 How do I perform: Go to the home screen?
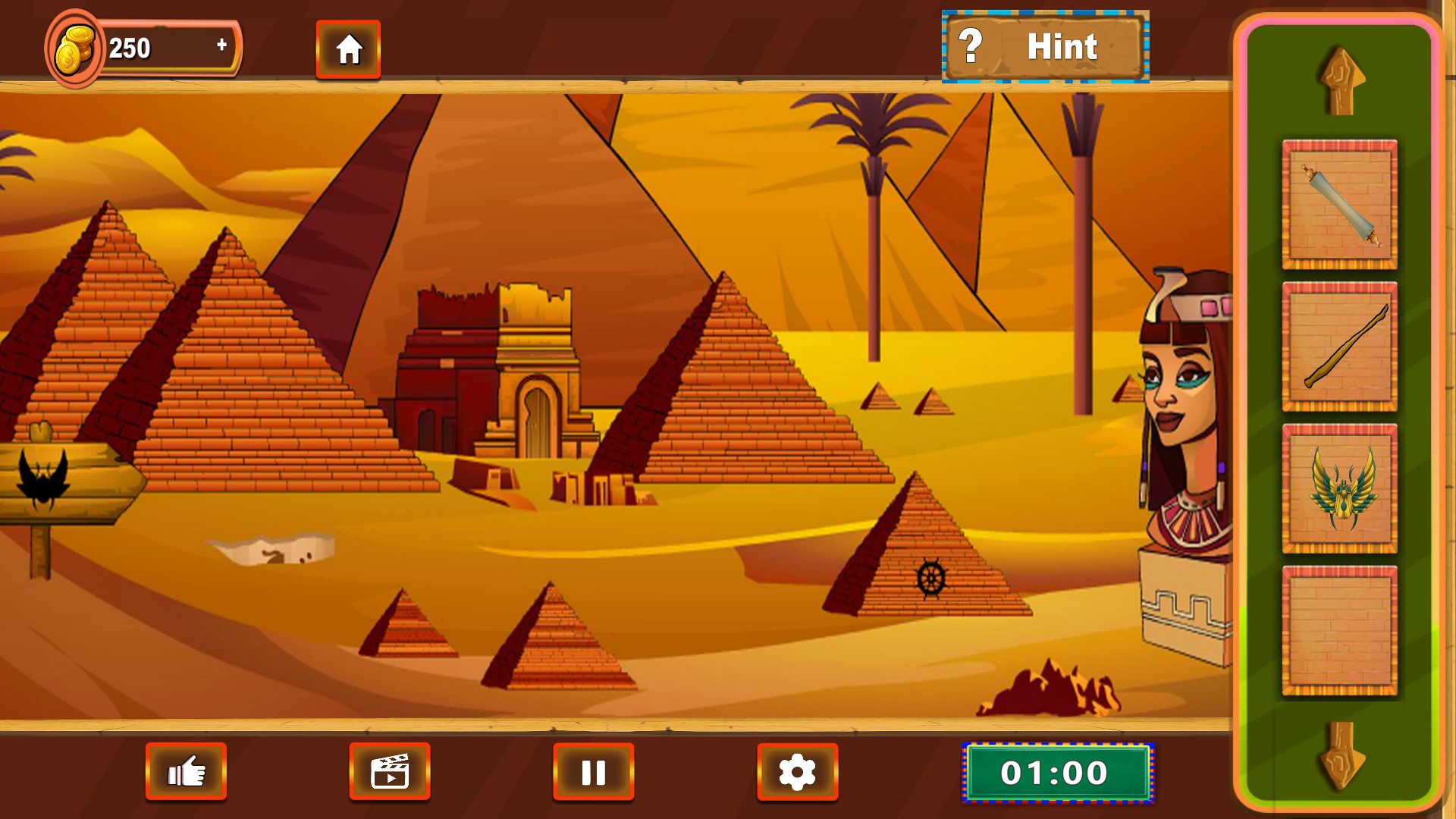tap(348, 50)
